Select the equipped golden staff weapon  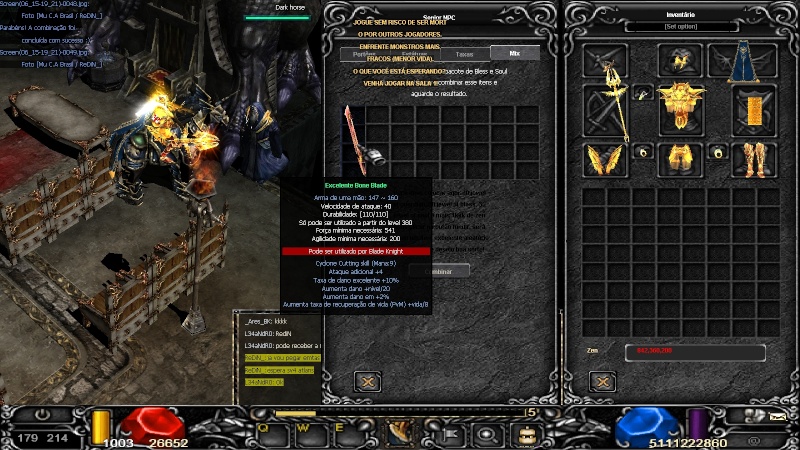pyautogui.click(x=606, y=110)
